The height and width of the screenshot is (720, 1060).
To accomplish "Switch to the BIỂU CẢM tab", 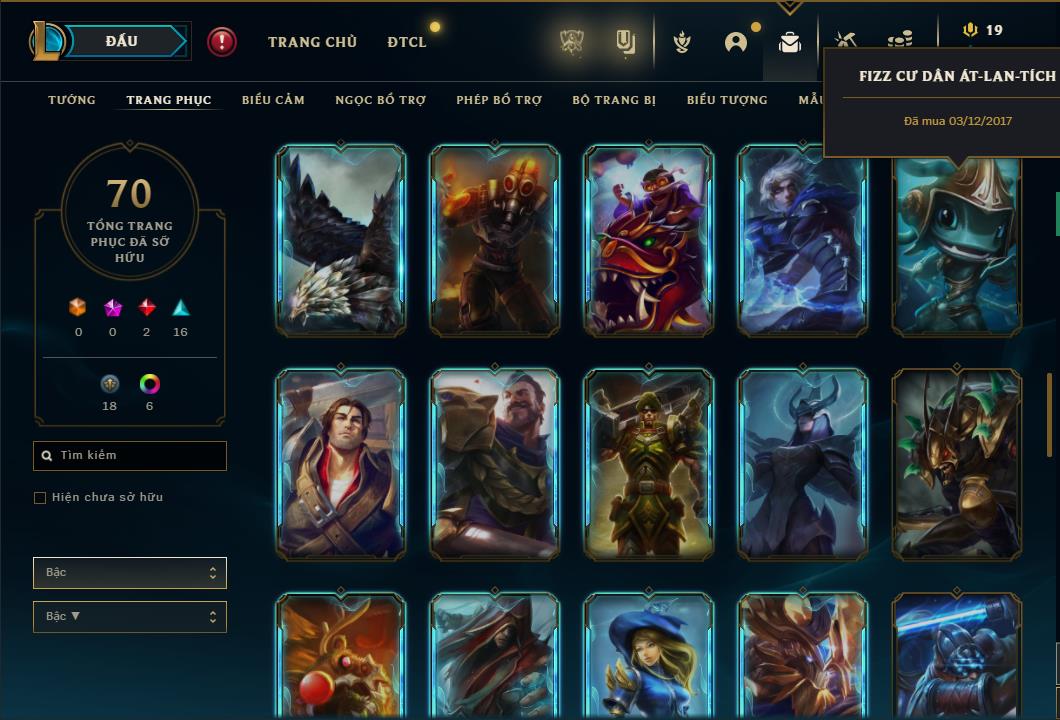I will coord(273,100).
